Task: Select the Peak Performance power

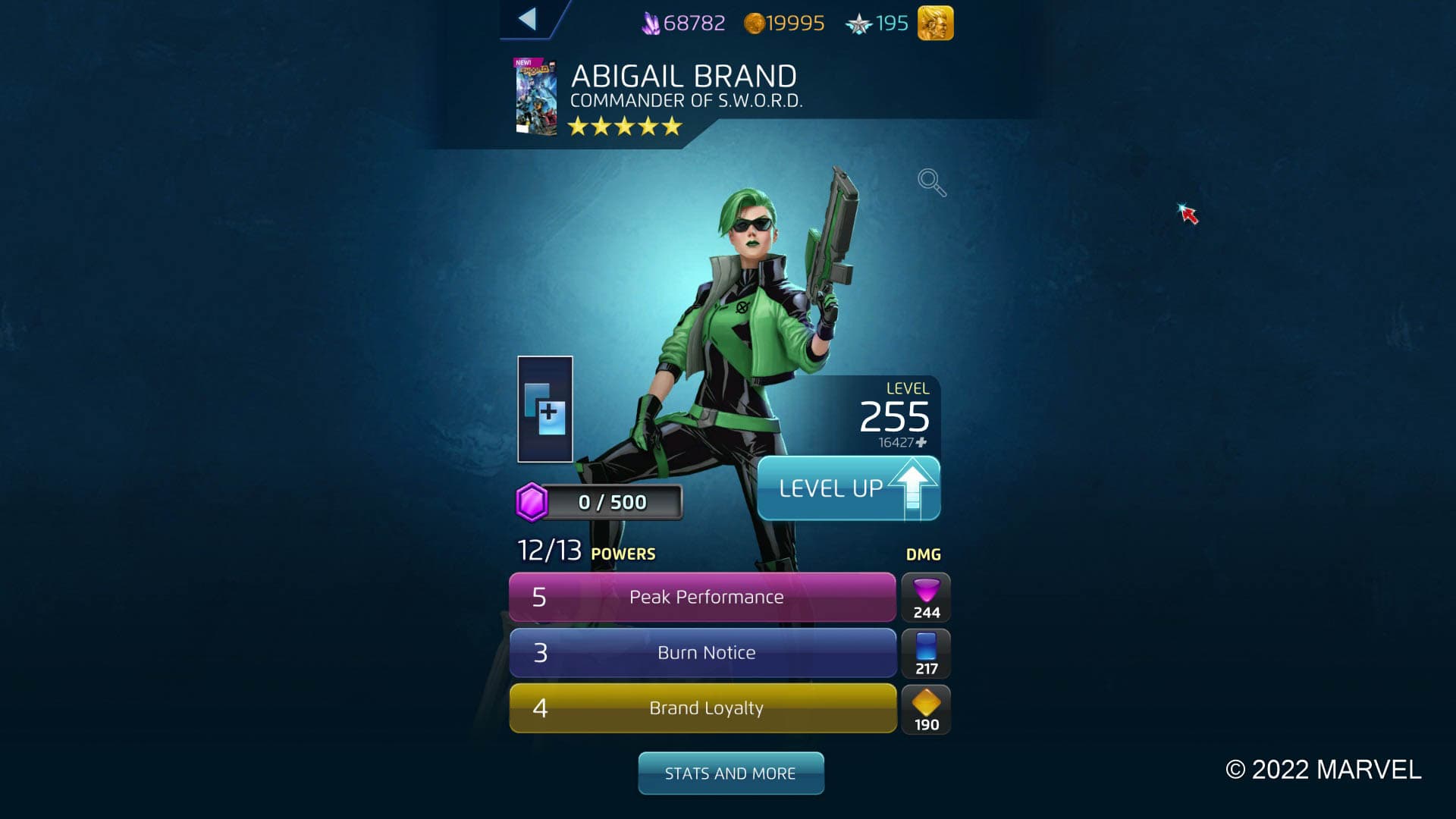Action: click(x=704, y=598)
